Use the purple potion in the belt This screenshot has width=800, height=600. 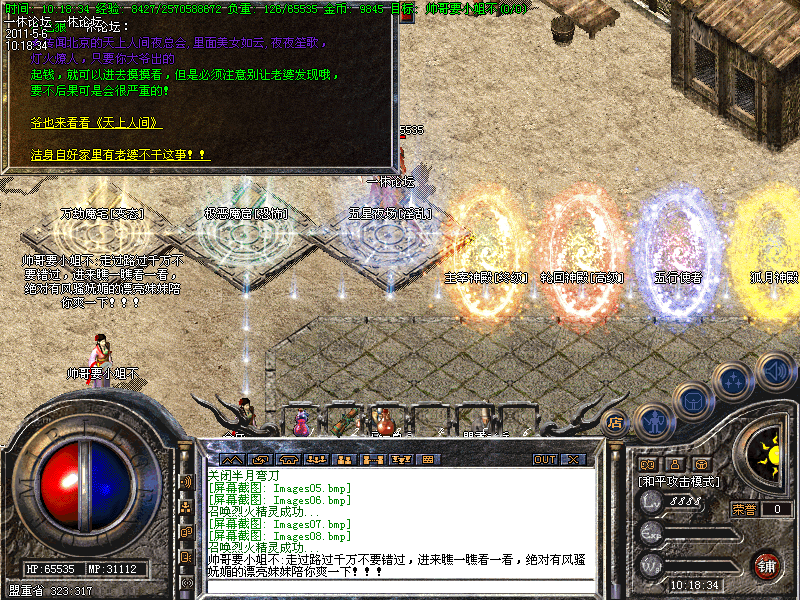point(300,424)
